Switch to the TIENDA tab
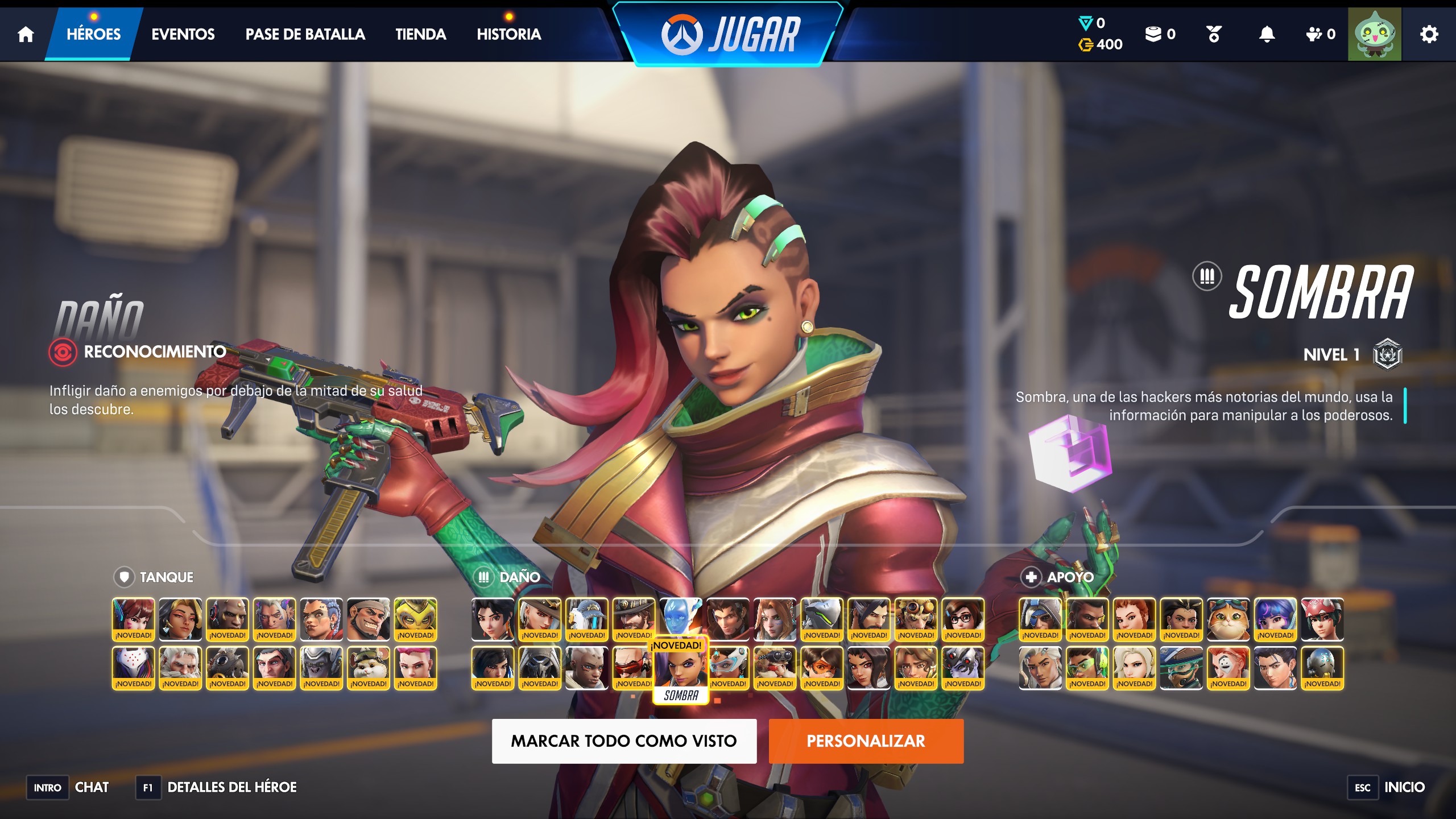The image size is (1456, 819). pyautogui.click(x=421, y=34)
